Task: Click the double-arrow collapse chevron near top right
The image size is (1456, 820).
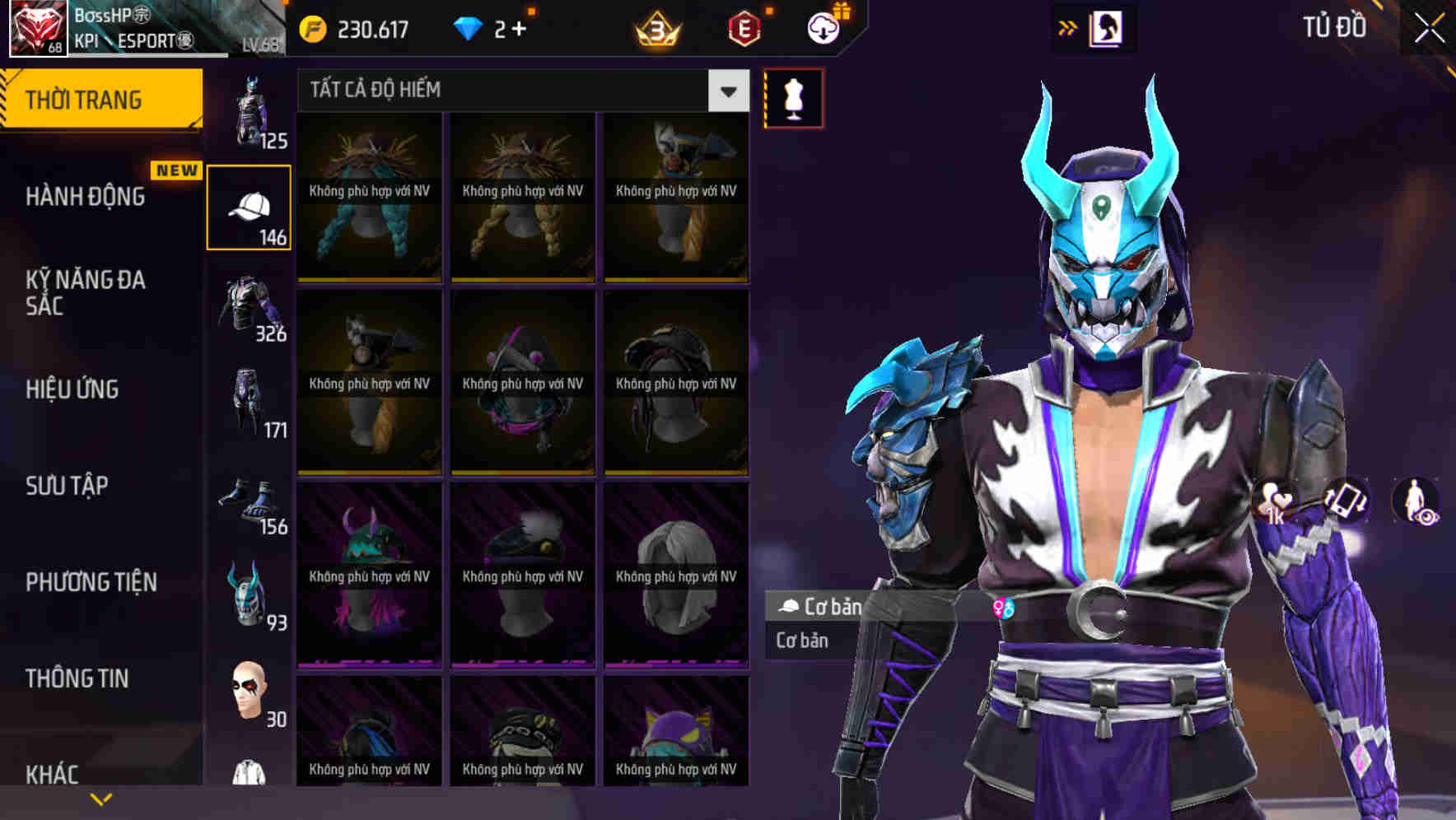Action: (x=1068, y=26)
